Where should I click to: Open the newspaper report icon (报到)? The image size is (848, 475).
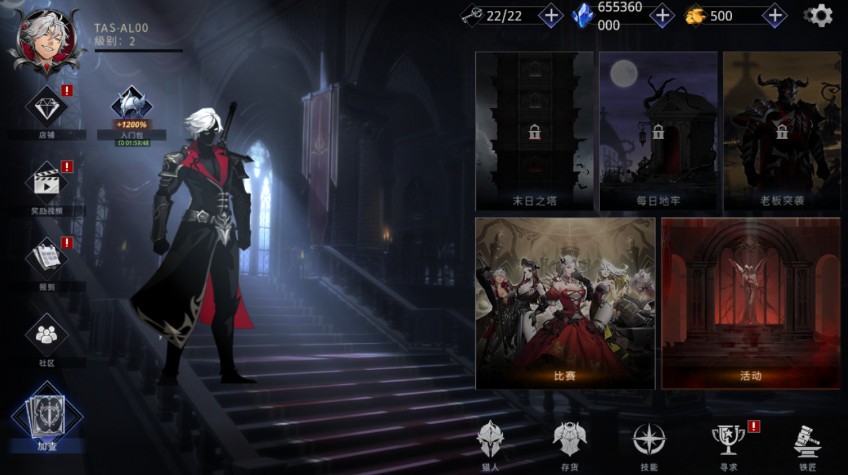46,259
